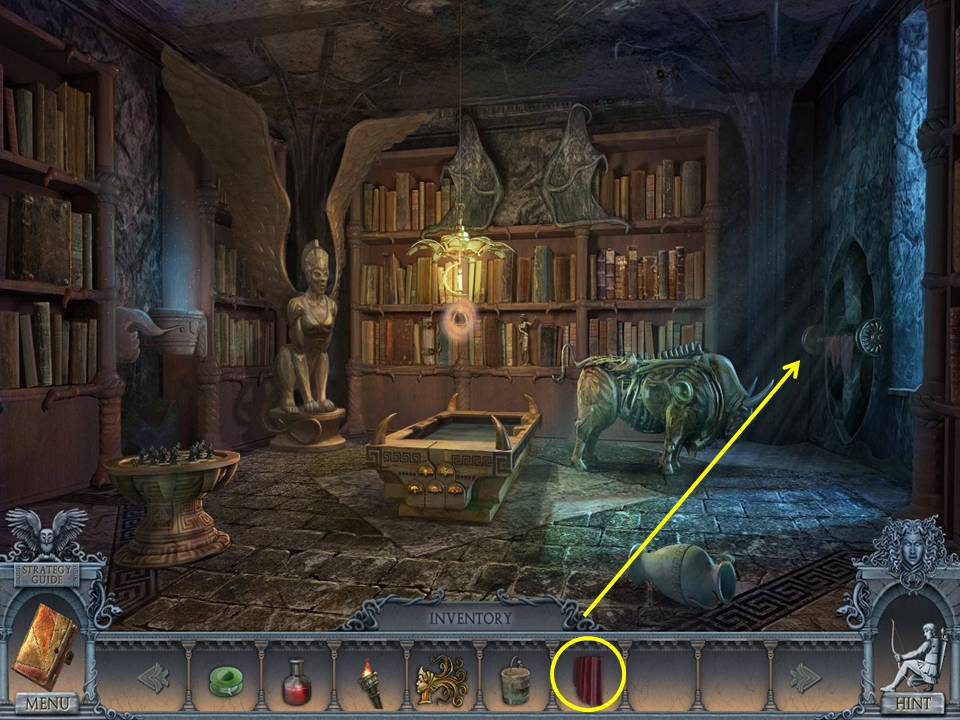Image resolution: width=960 pixels, height=720 pixels.
Task: Choose the small bucket inventory item
Action: tap(516, 680)
